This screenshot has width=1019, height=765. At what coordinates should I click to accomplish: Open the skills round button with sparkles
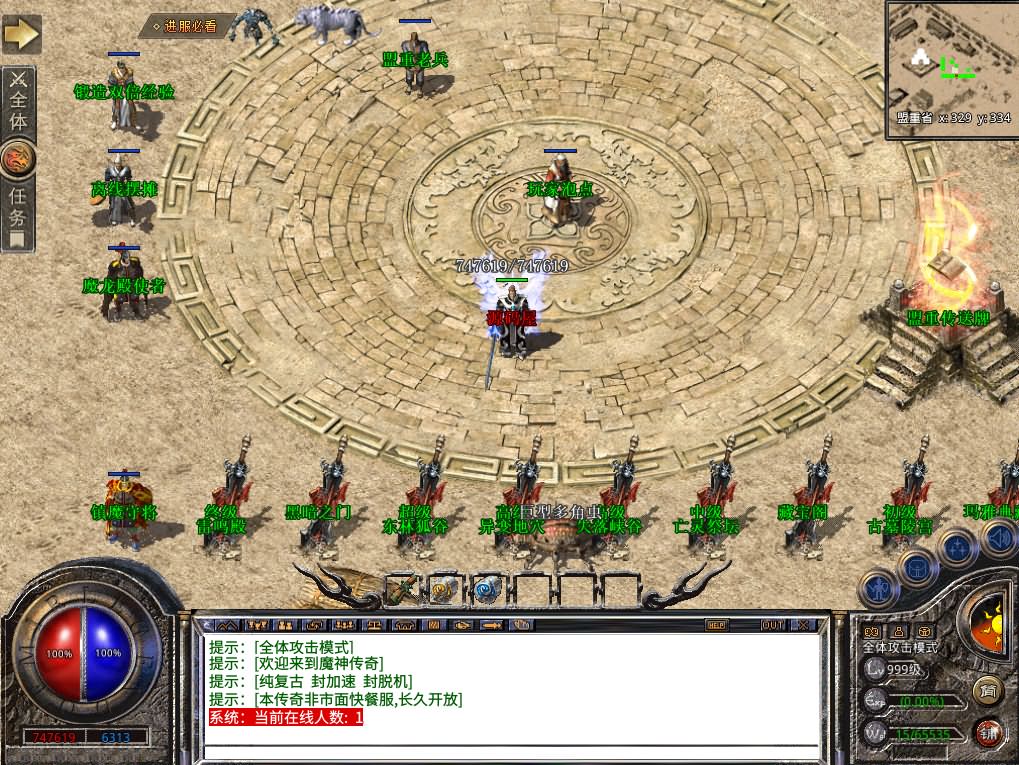pos(957,547)
